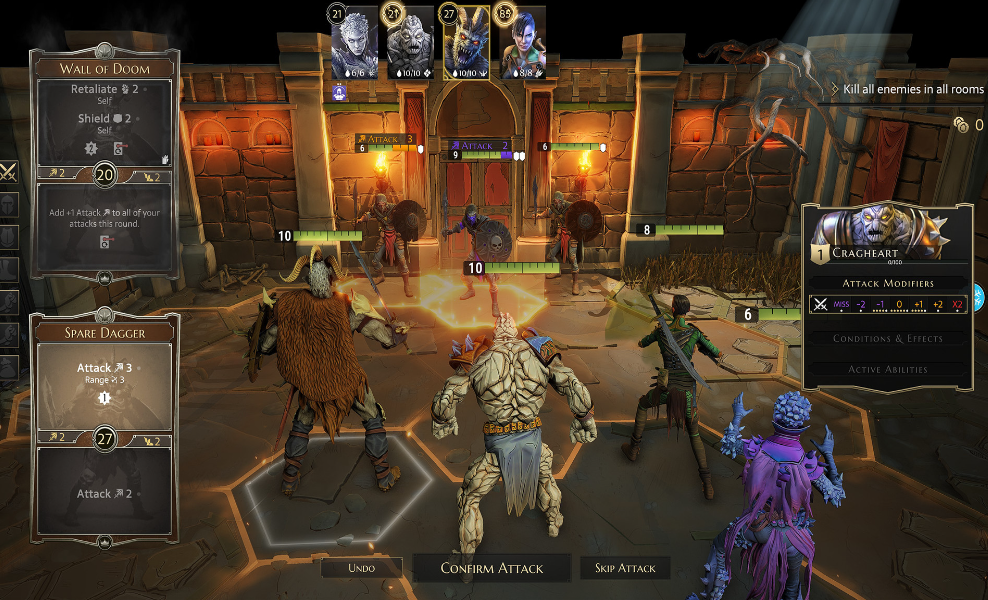
Task: Select the horned beast portrait with initiative 27
Action: coord(465,44)
